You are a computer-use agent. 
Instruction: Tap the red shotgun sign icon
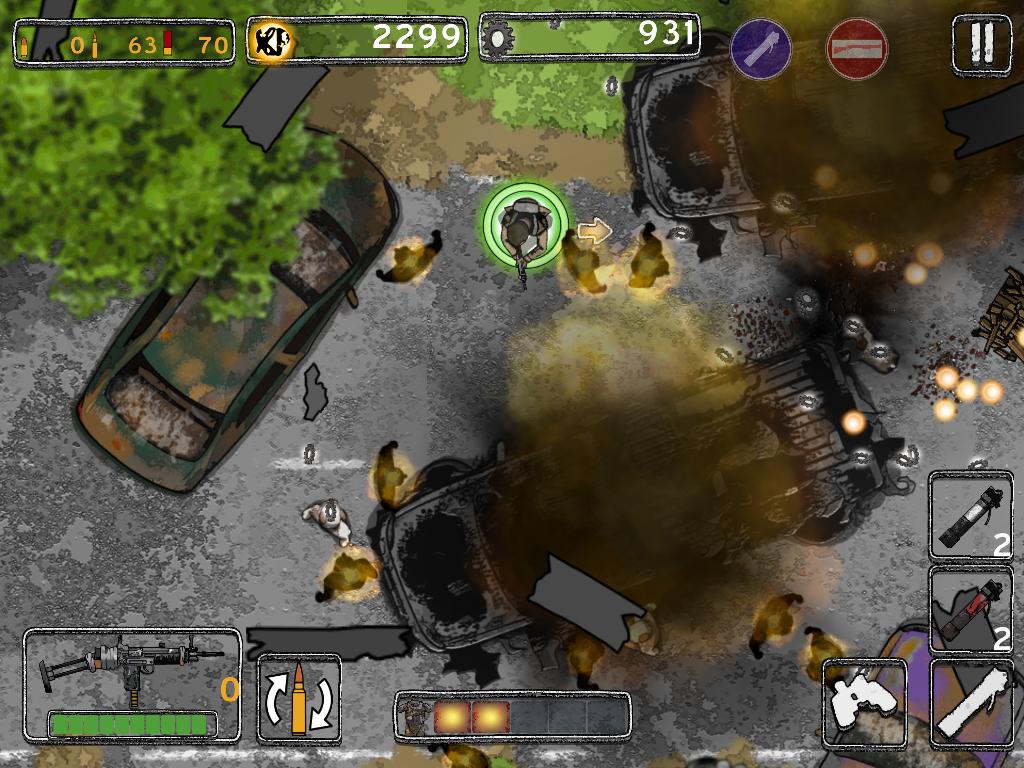click(x=857, y=48)
